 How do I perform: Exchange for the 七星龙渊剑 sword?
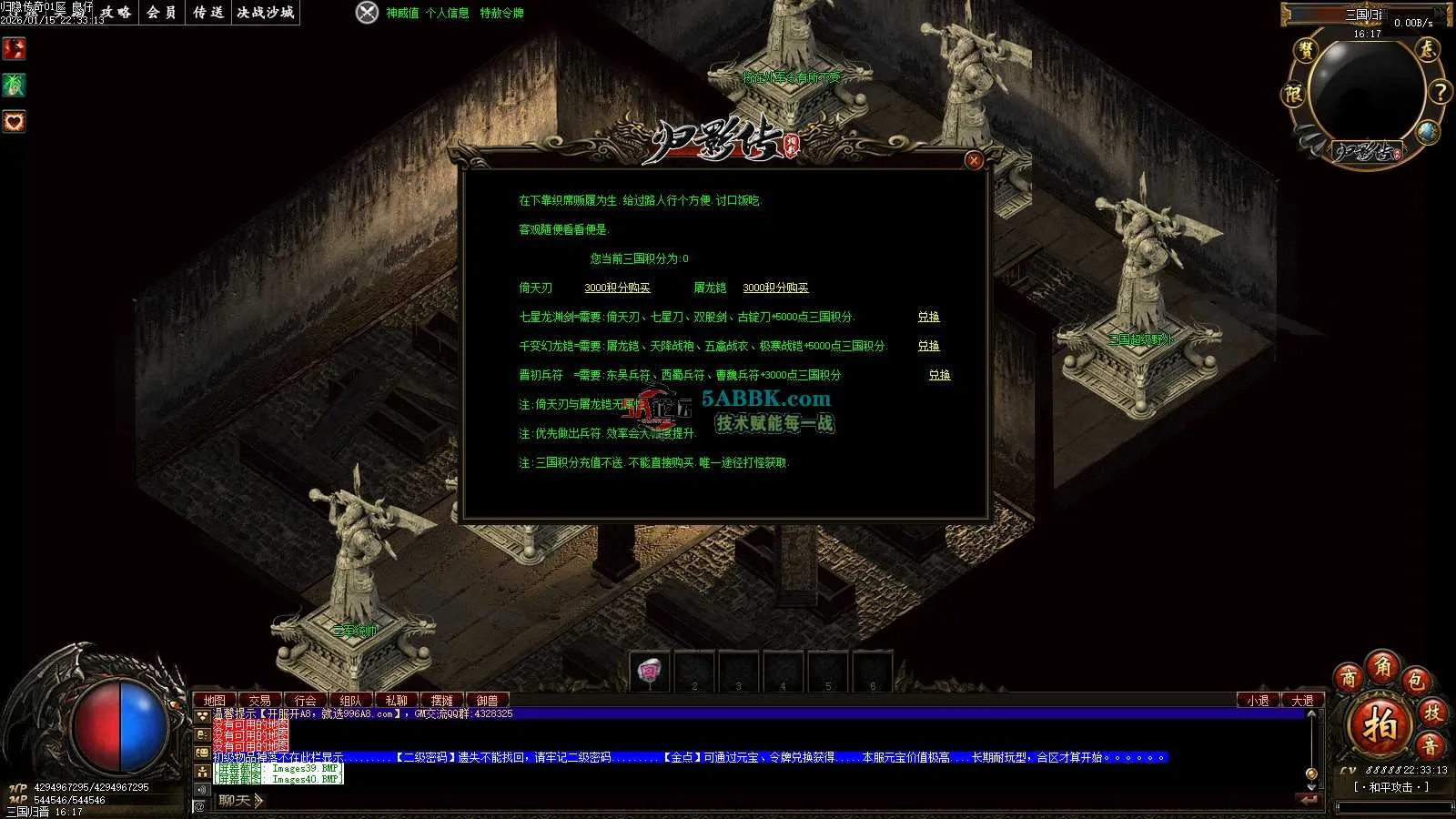coord(928,317)
